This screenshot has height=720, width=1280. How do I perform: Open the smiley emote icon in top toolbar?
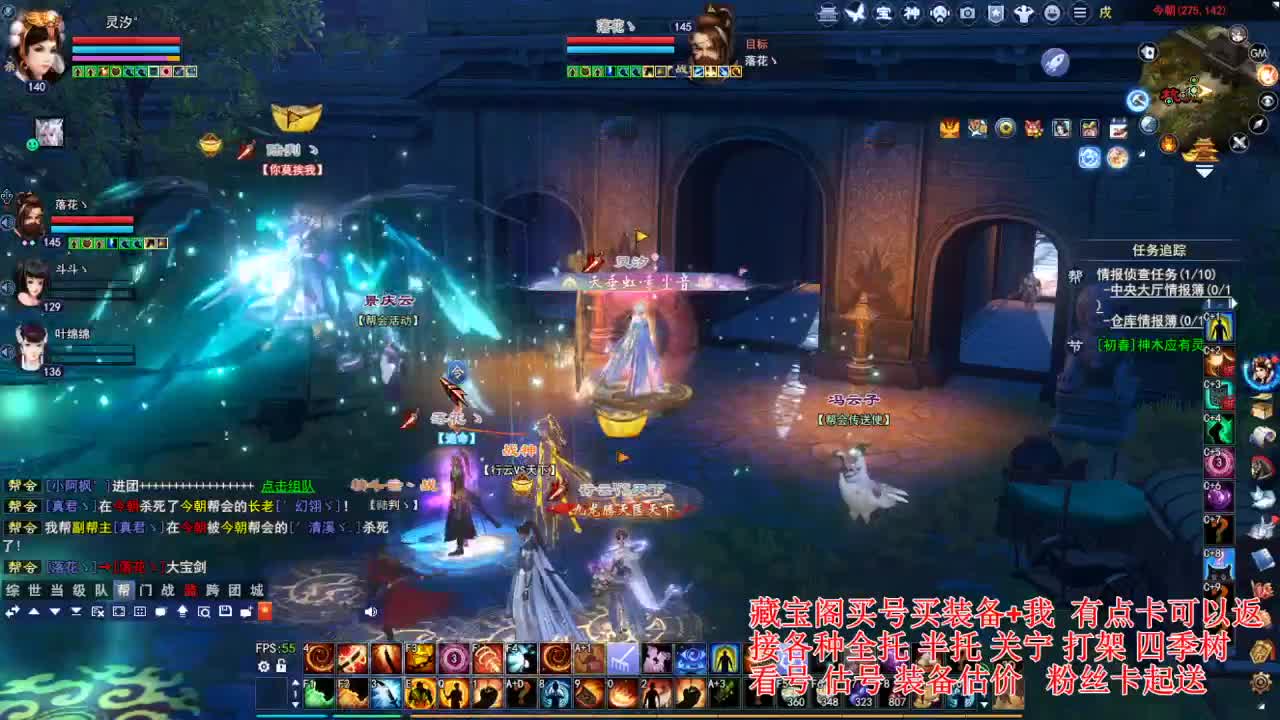click(1053, 13)
